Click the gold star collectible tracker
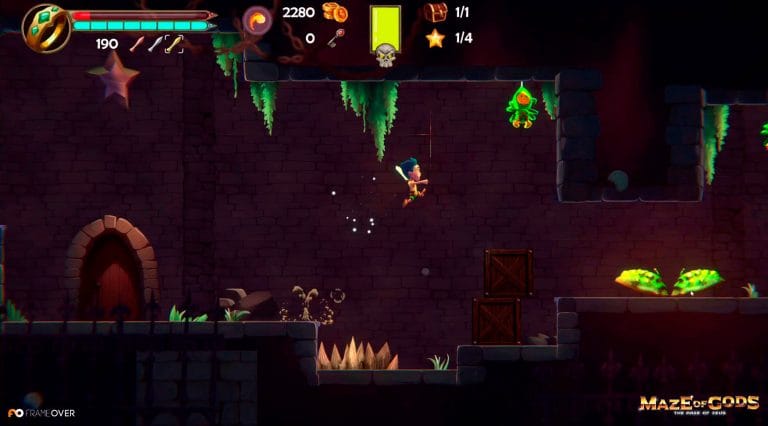The width and height of the screenshot is (768, 426). 435,38
